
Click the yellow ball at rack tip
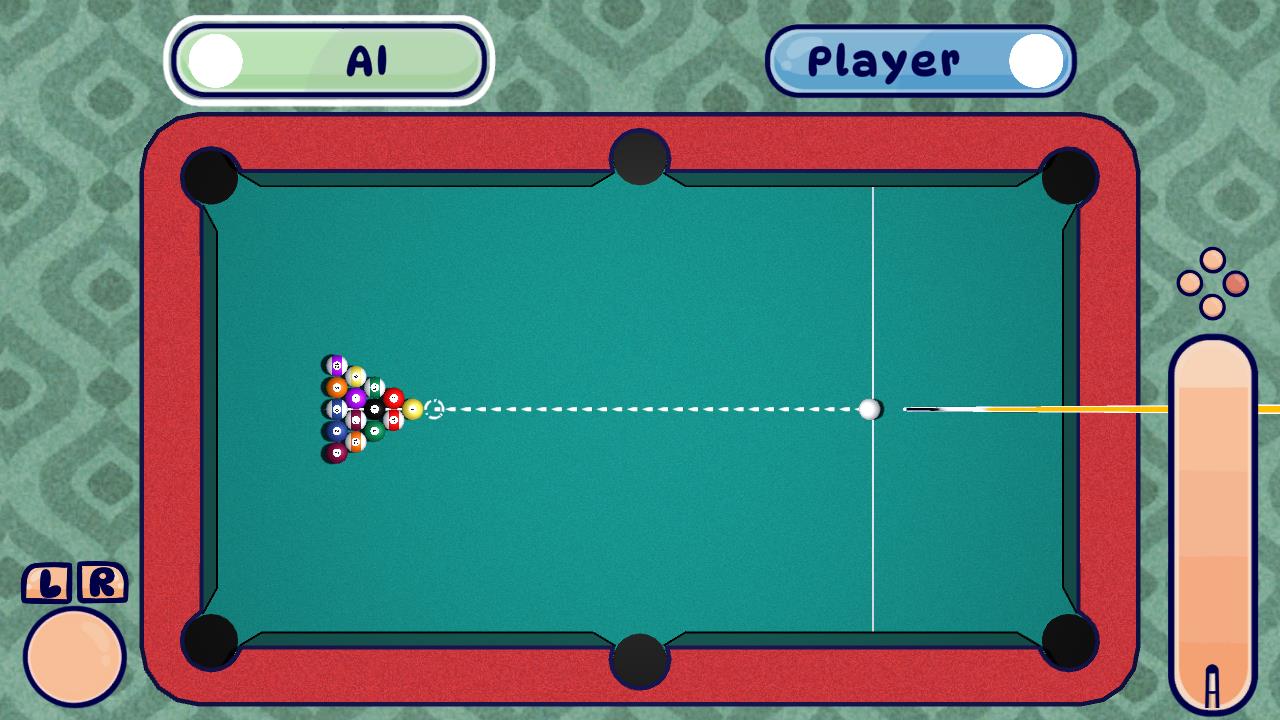(x=413, y=409)
